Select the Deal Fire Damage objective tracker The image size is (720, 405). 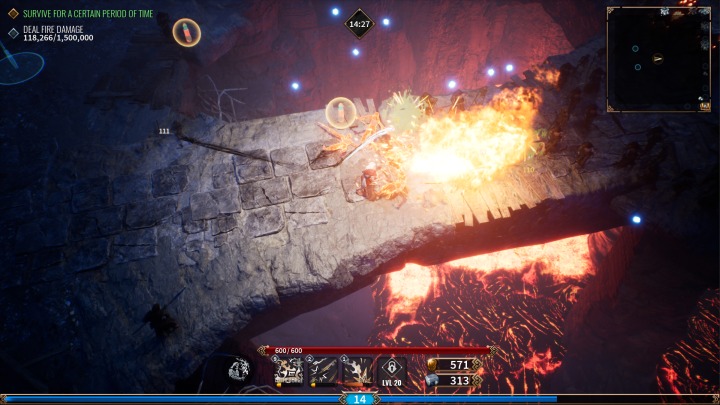58,34
